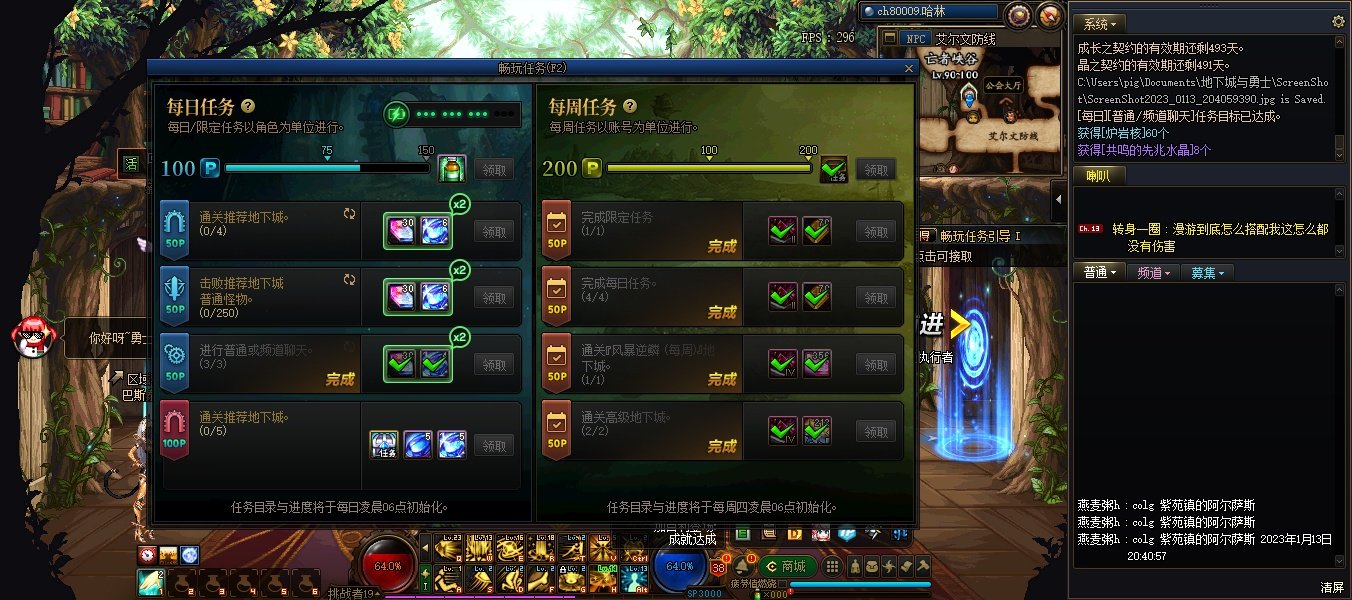The width and height of the screenshot is (1352, 600).
Task: Claim reward for 进行普通或频道聊天 daily task
Action: (494, 365)
